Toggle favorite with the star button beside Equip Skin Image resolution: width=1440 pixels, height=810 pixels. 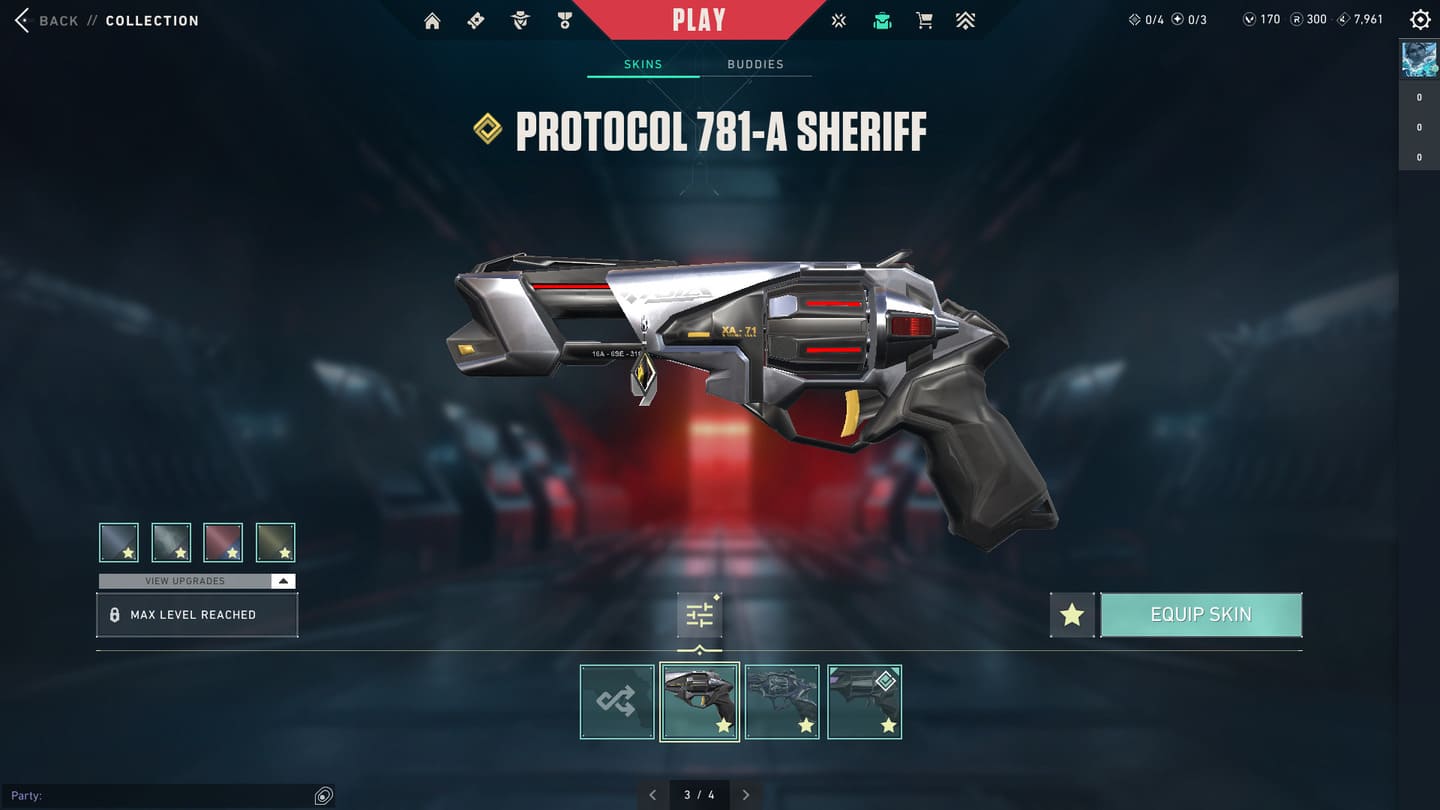tap(1072, 615)
